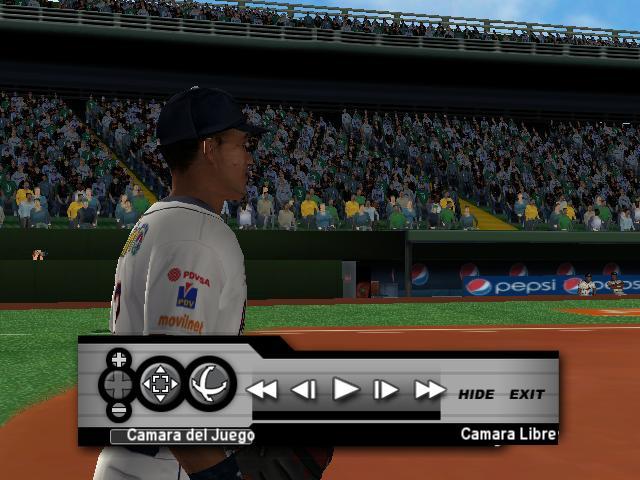Zoom in with the plus button
The width and height of the screenshot is (640, 480).
(118, 358)
